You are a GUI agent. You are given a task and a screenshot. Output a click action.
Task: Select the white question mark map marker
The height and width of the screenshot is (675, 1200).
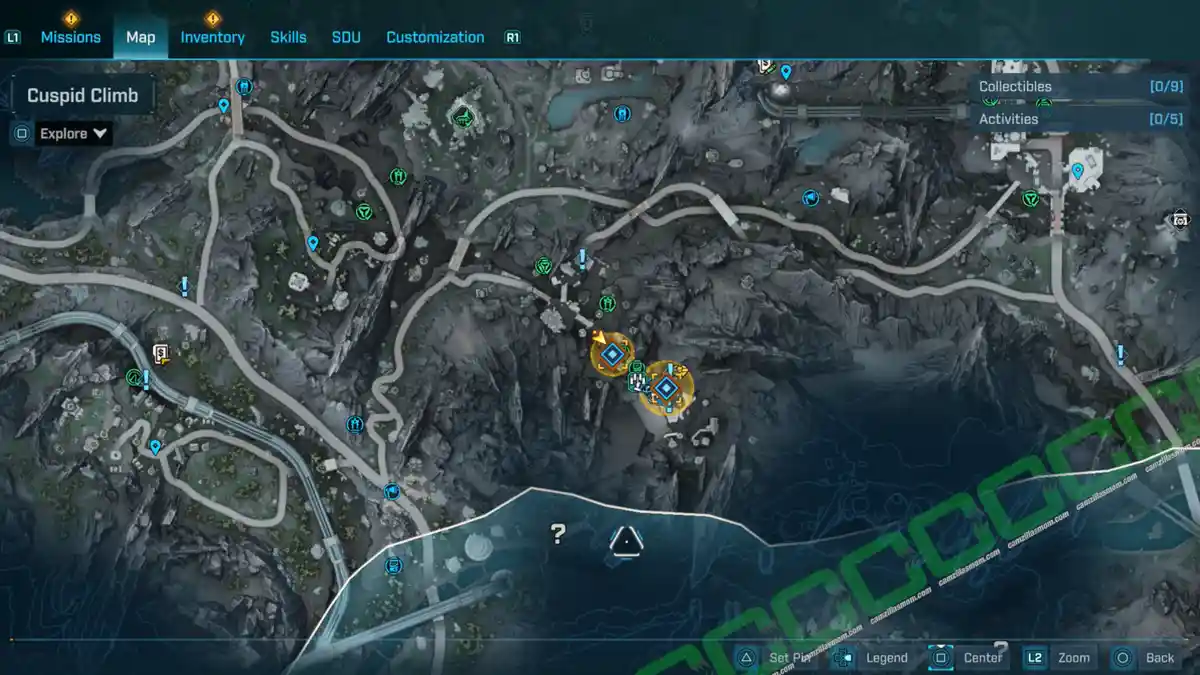tap(558, 534)
